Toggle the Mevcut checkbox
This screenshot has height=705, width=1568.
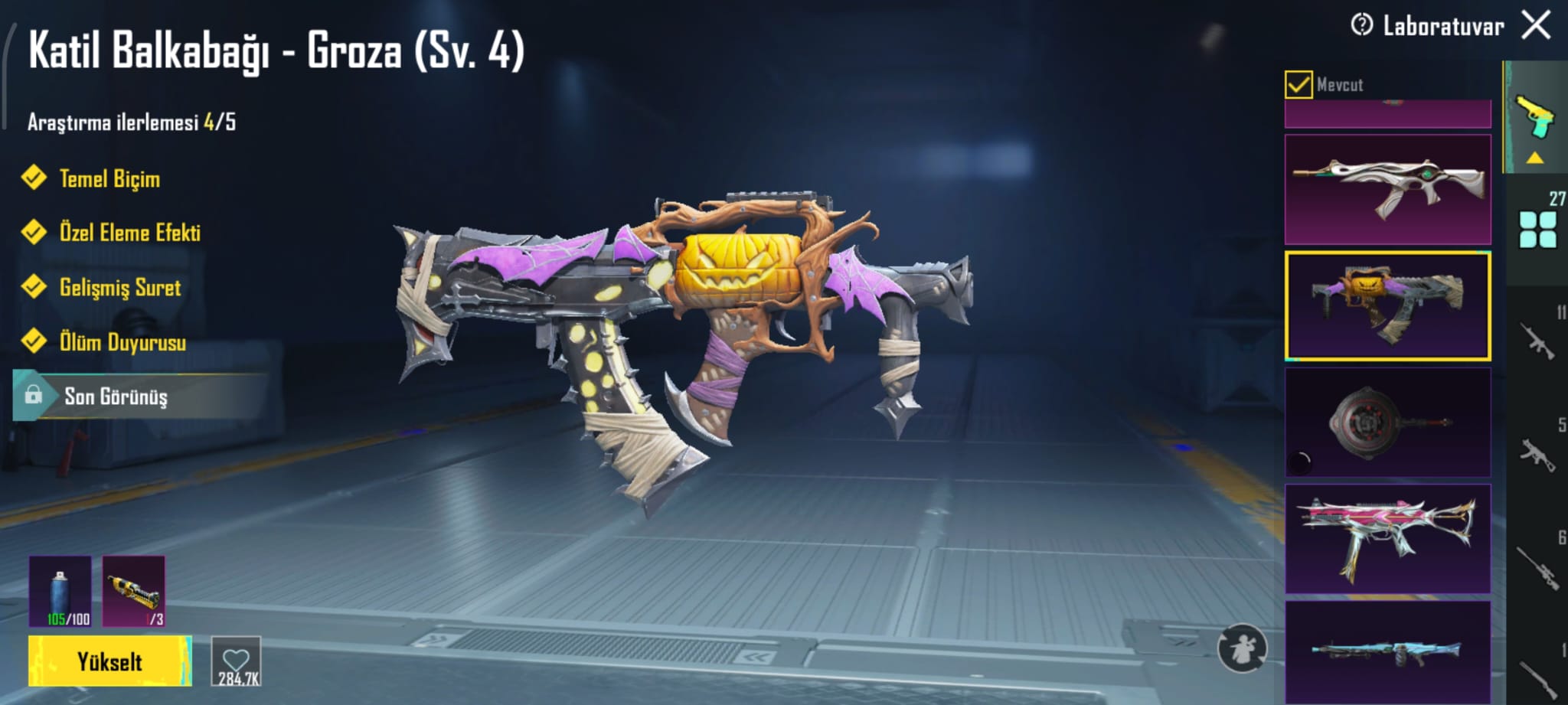[1298, 84]
